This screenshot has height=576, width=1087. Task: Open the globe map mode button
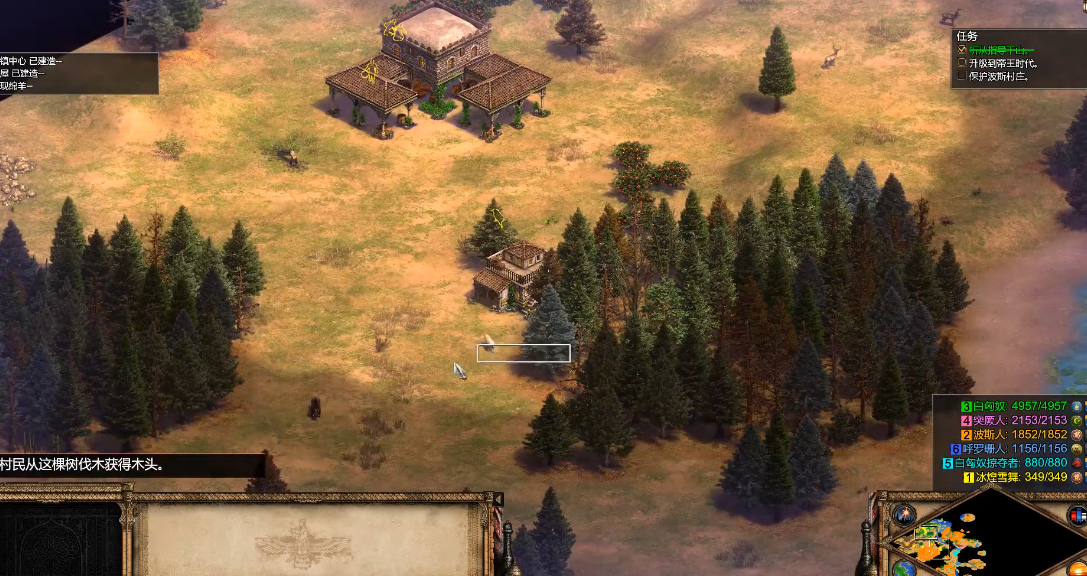pyautogui.click(x=904, y=568)
